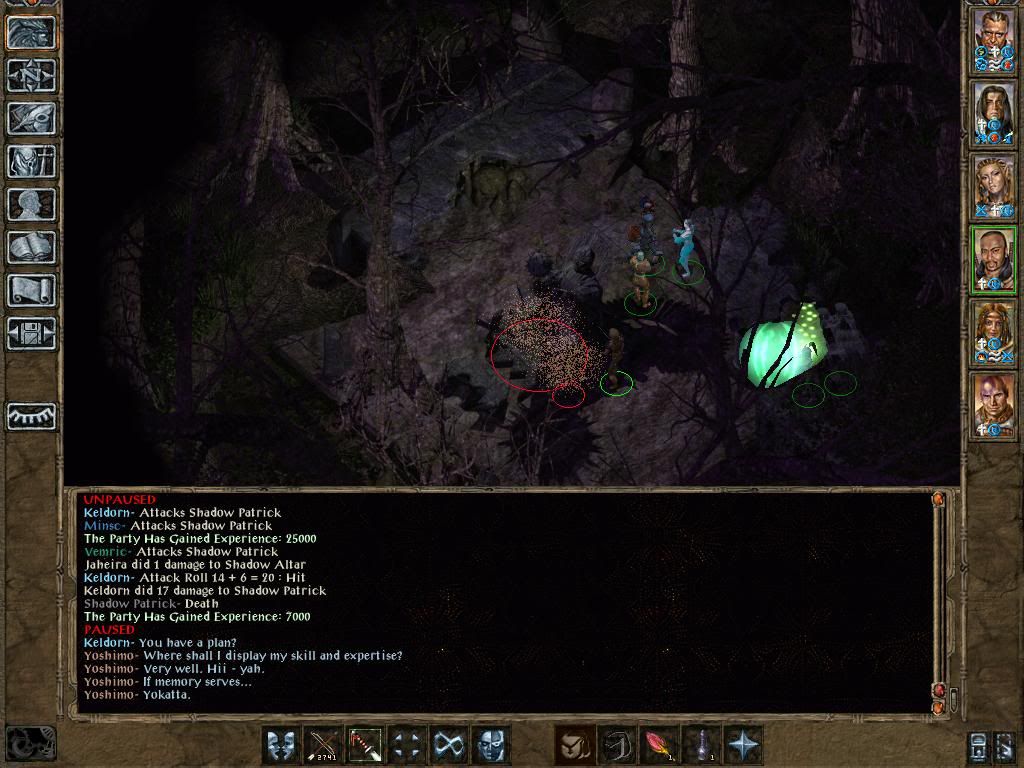Select Keldorn's portrait

pos(994,40)
